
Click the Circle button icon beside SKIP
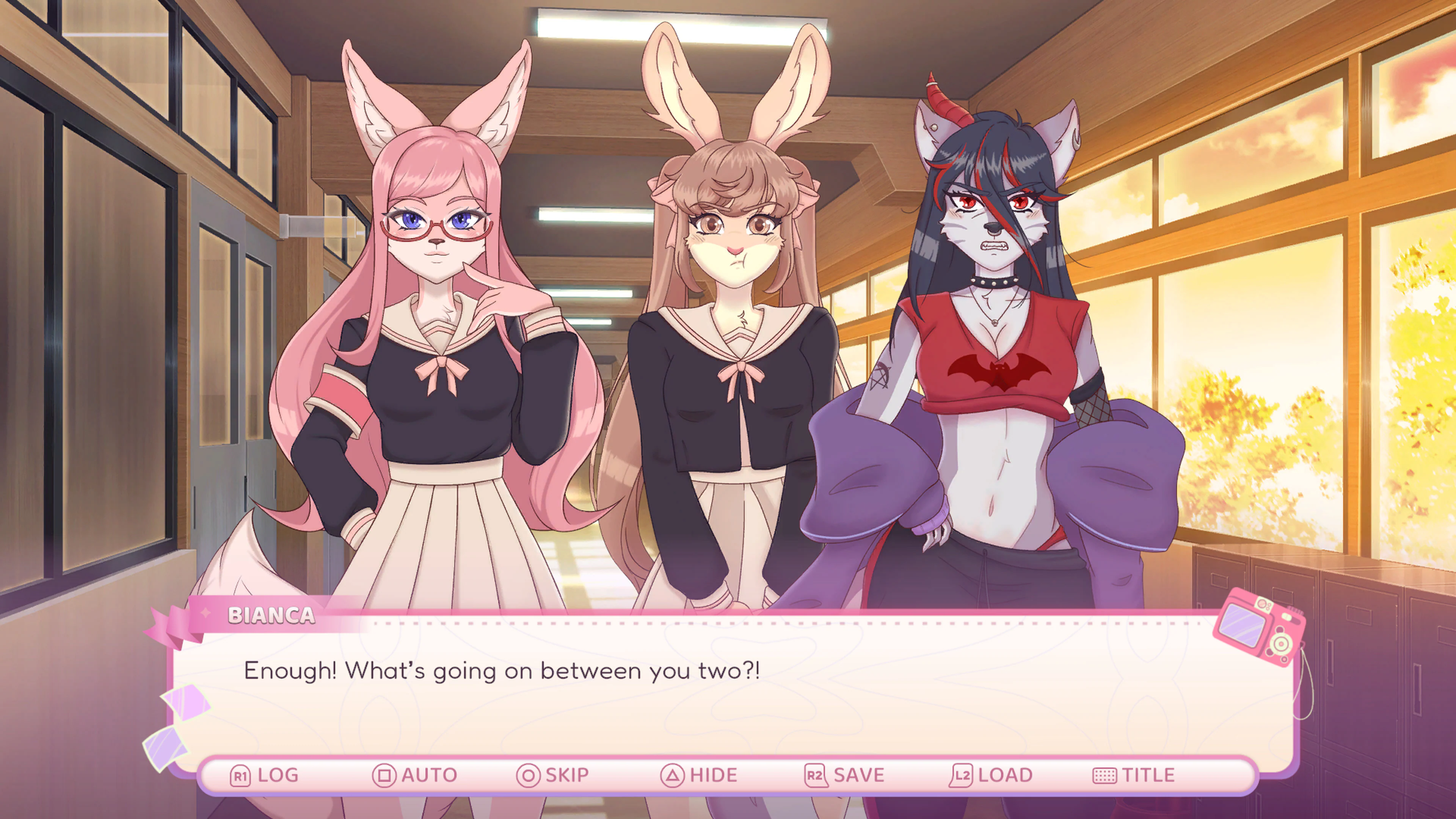point(530,774)
